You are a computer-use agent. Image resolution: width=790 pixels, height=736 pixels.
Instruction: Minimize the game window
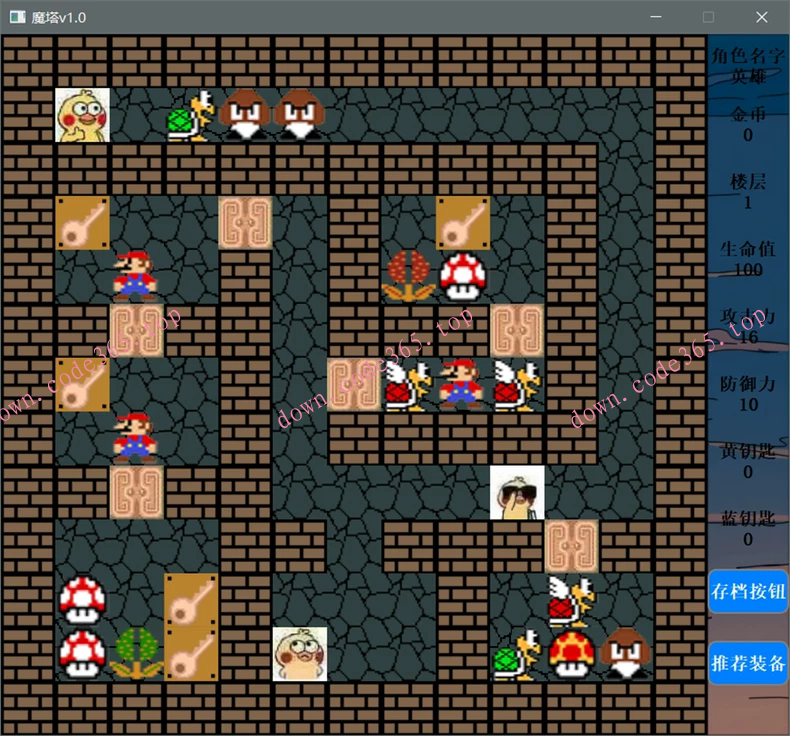click(x=657, y=17)
